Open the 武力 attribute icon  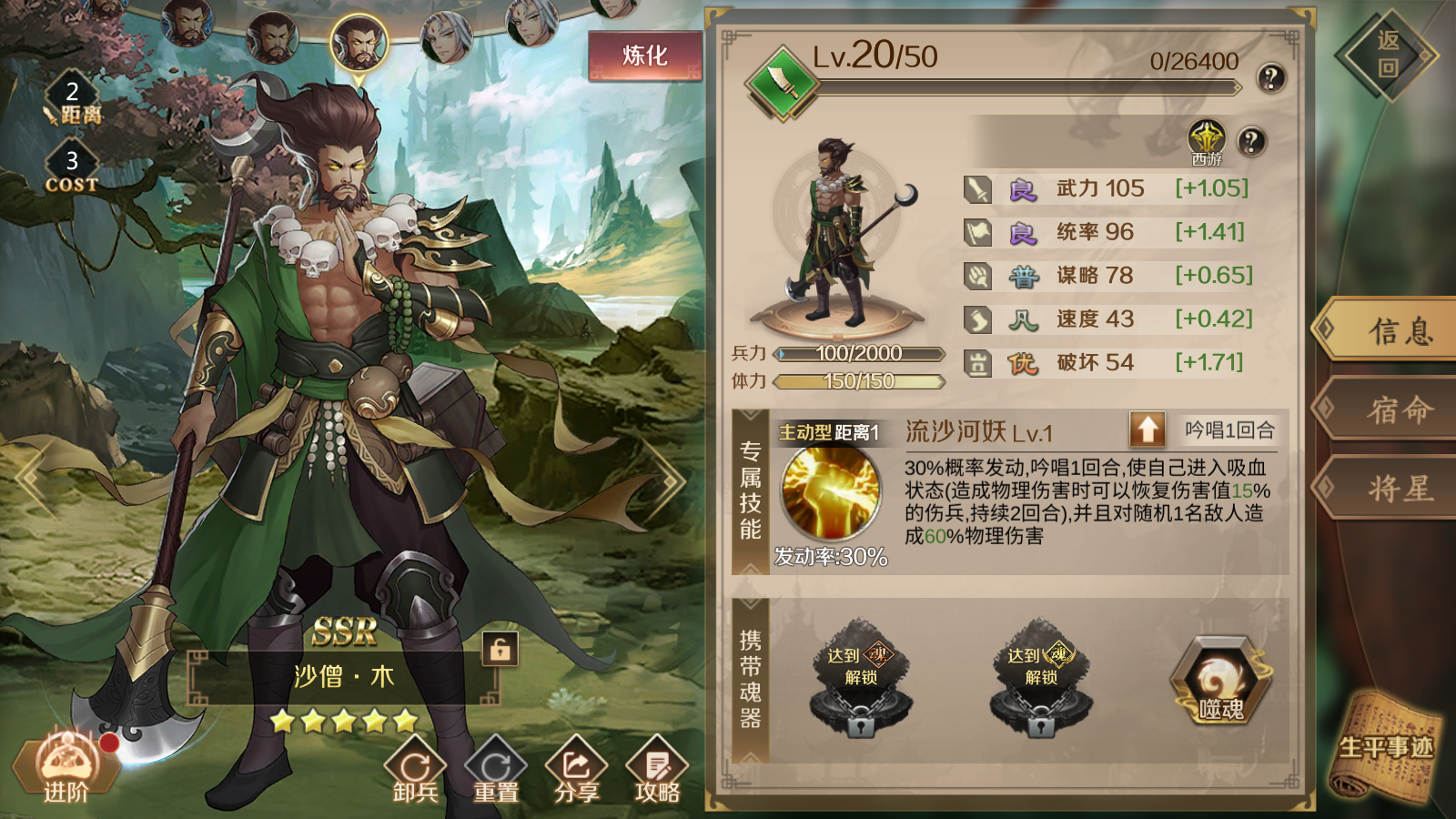[976, 187]
